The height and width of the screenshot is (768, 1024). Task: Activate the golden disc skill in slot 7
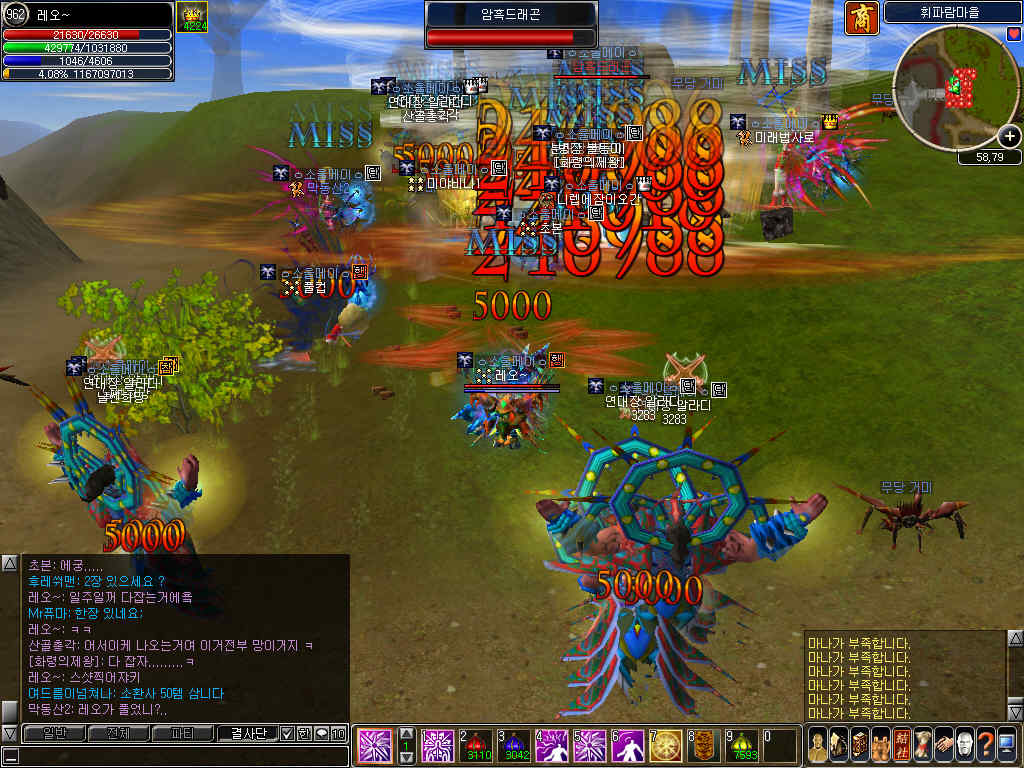click(665, 745)
